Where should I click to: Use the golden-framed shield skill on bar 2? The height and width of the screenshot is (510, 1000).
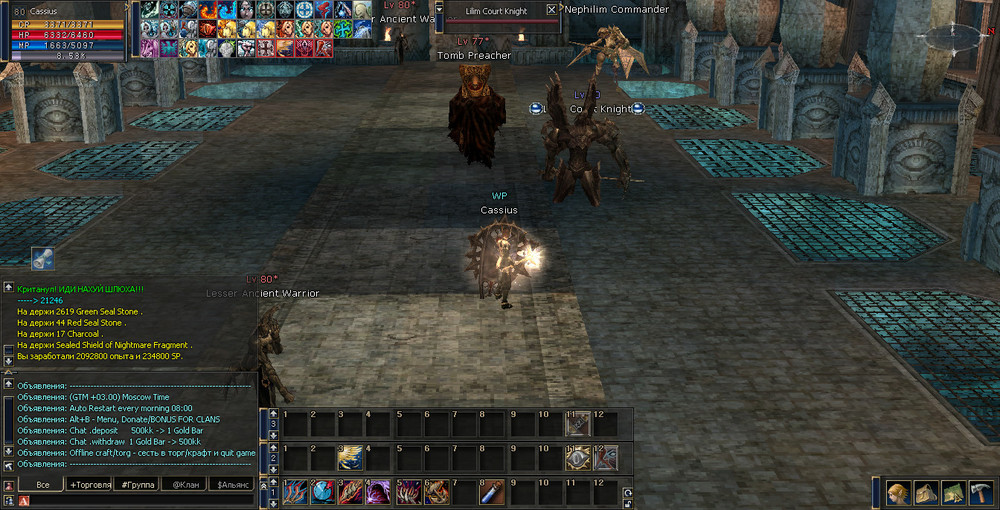(579, 457)
